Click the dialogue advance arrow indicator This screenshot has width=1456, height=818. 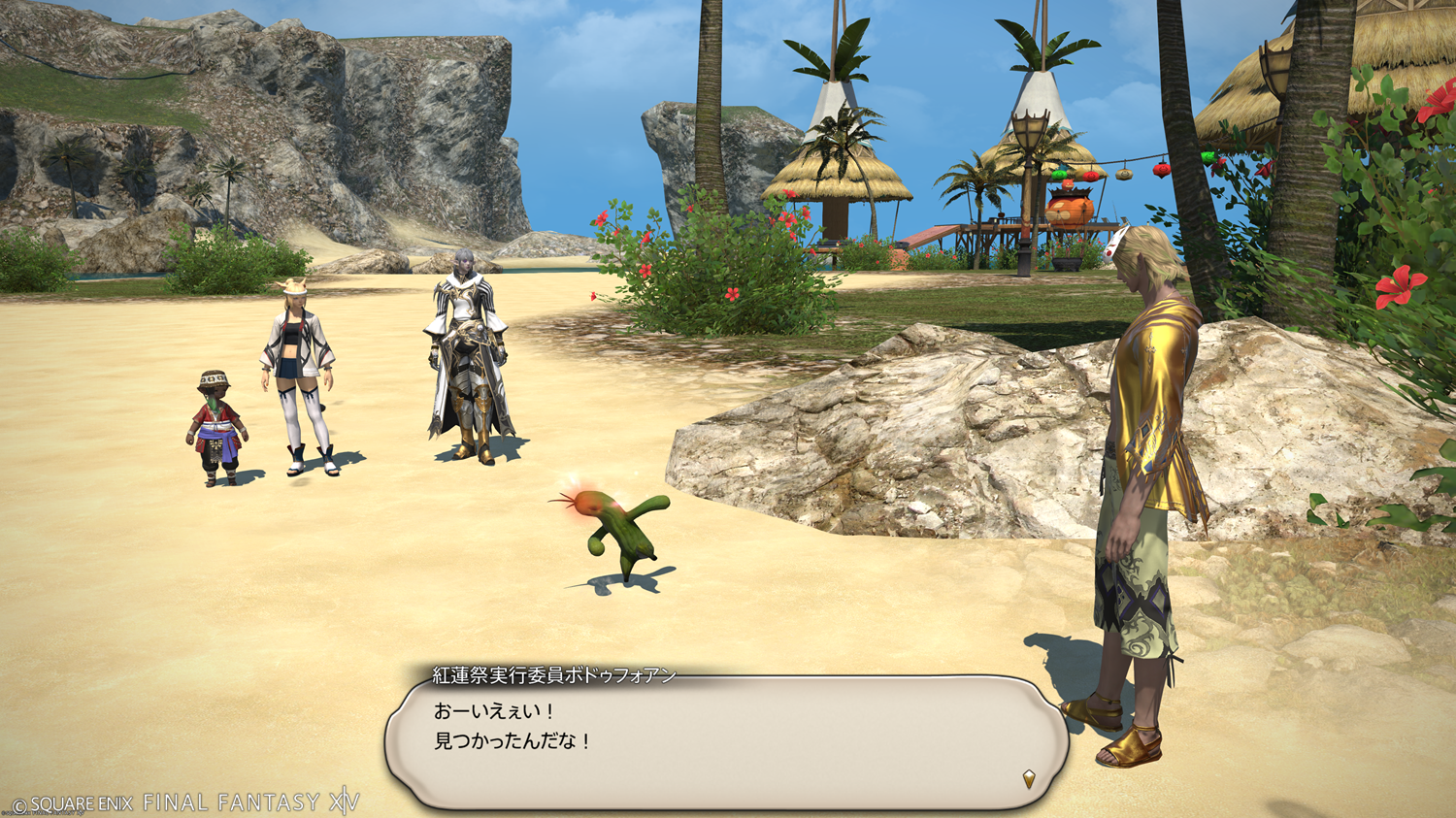(x=1029, y=778)
